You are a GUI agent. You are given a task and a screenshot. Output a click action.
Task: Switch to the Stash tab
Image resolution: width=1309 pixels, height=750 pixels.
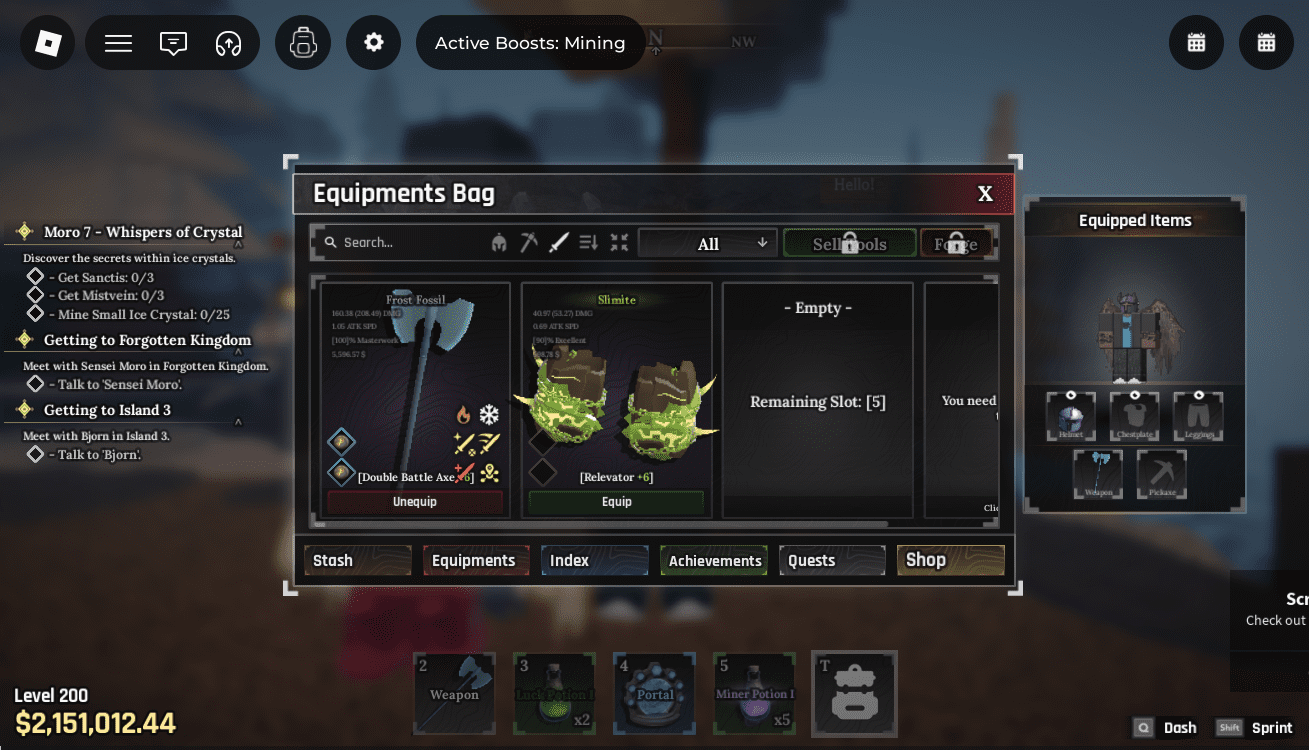[x=358, y=560]
